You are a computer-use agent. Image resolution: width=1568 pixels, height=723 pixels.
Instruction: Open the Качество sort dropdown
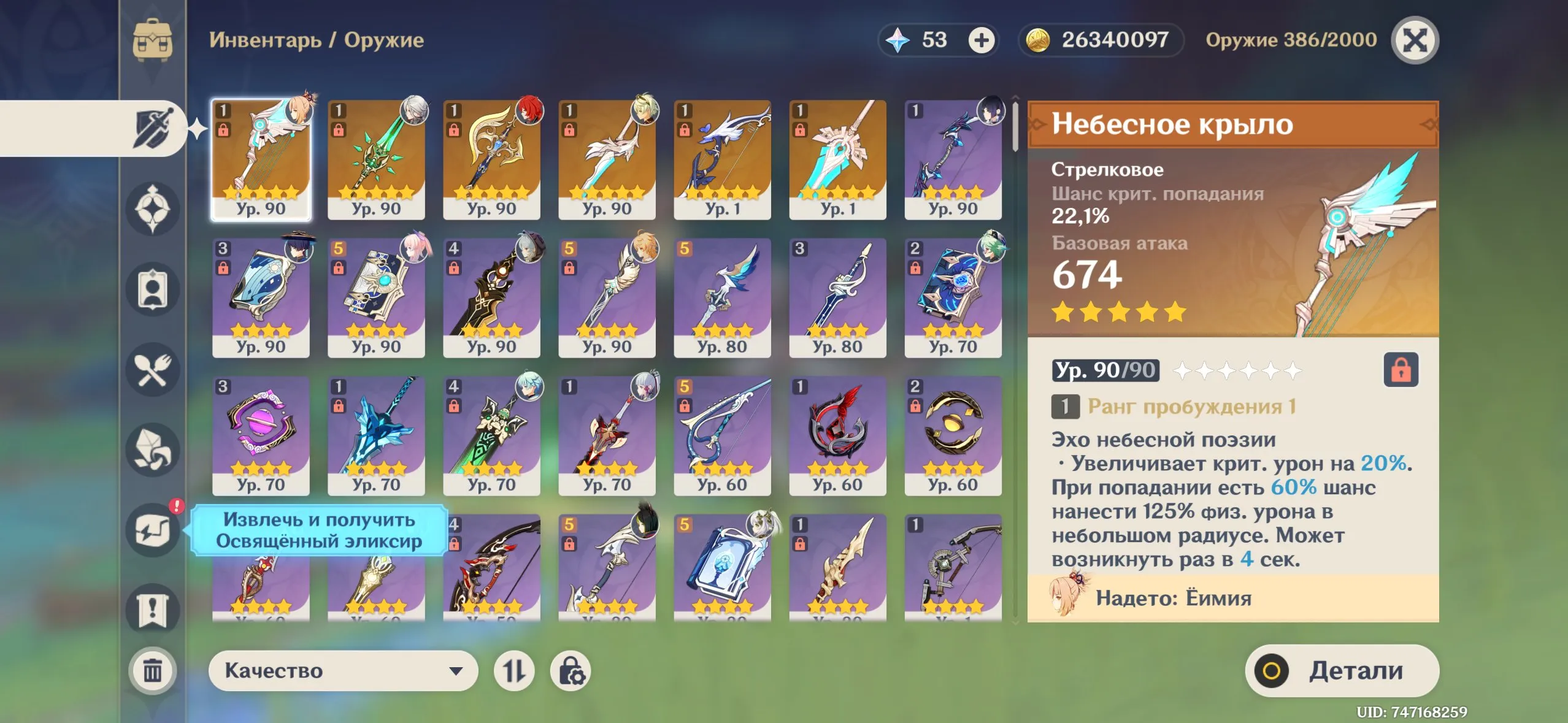342,670
